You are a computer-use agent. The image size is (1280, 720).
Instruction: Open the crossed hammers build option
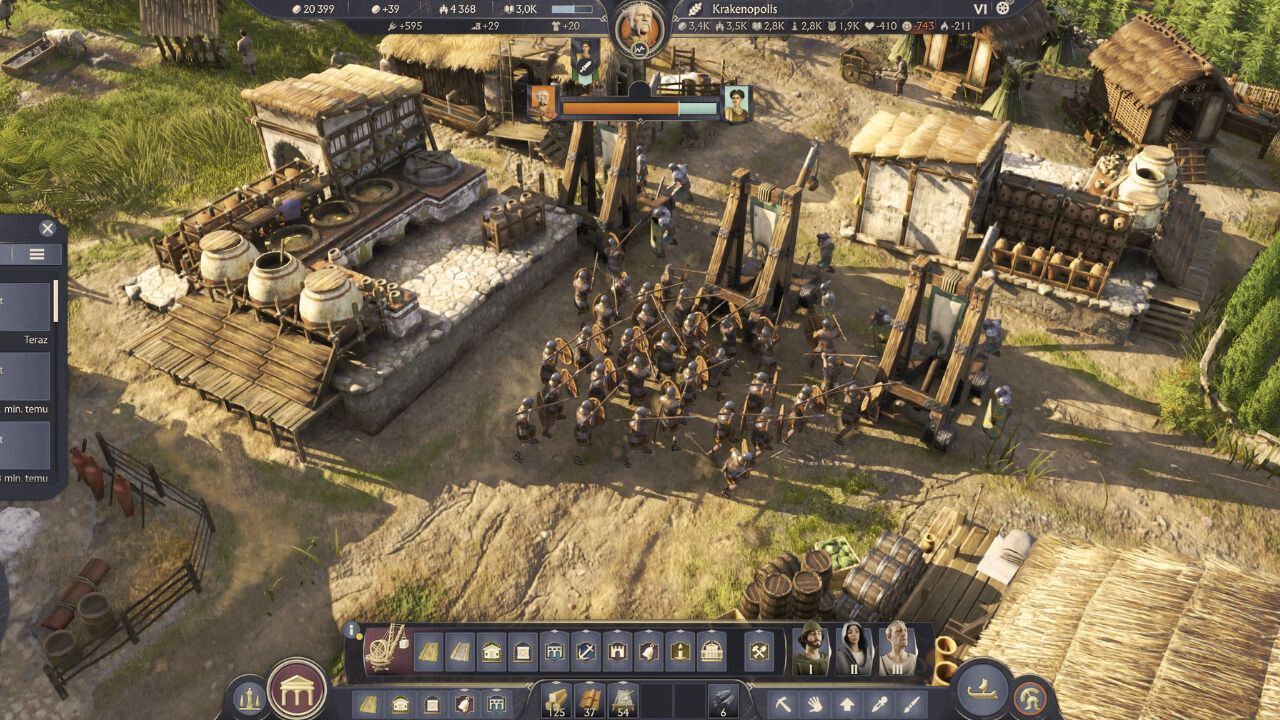[759, 651]
